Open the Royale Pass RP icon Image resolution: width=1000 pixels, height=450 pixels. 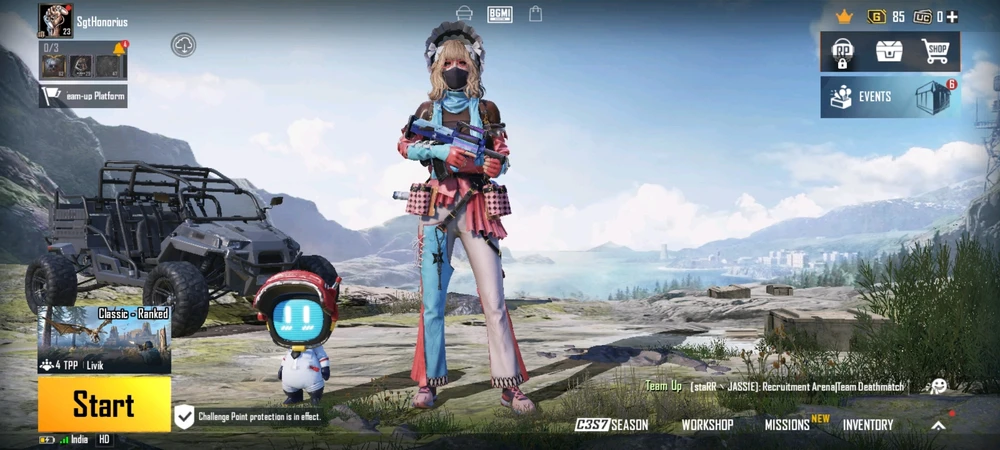(x=842, y=52)
